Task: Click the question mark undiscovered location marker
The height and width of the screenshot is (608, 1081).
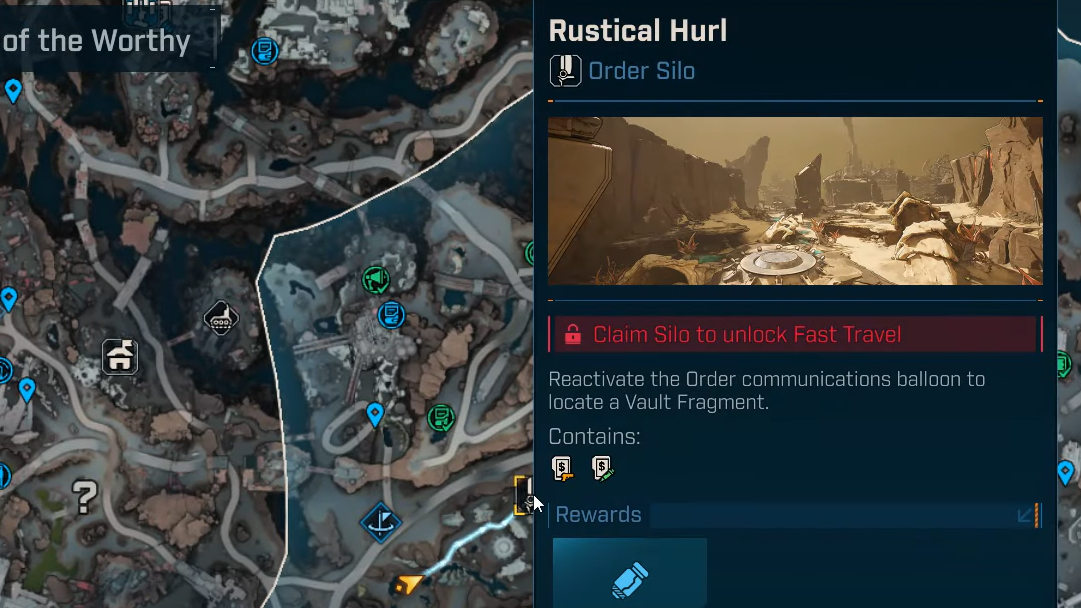Action: point(85,497)
